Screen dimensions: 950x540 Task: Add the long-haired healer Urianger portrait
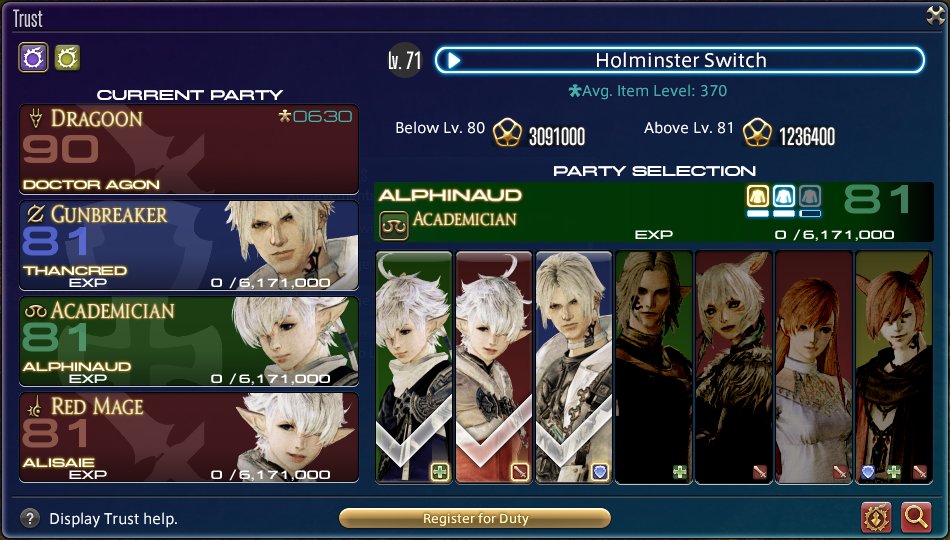pos(654,367)
